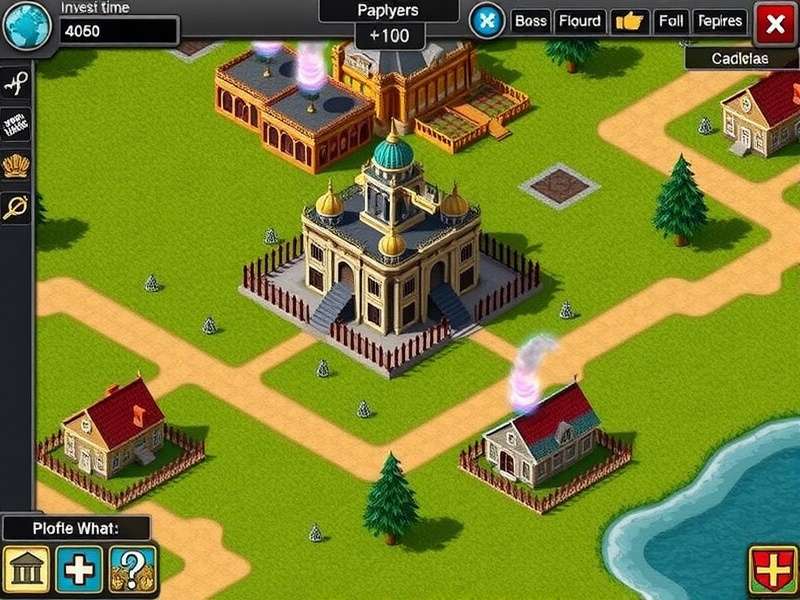This screenshot has height=600, width=800.
Task: Open the question mark help button
Action: coord(132,569)
